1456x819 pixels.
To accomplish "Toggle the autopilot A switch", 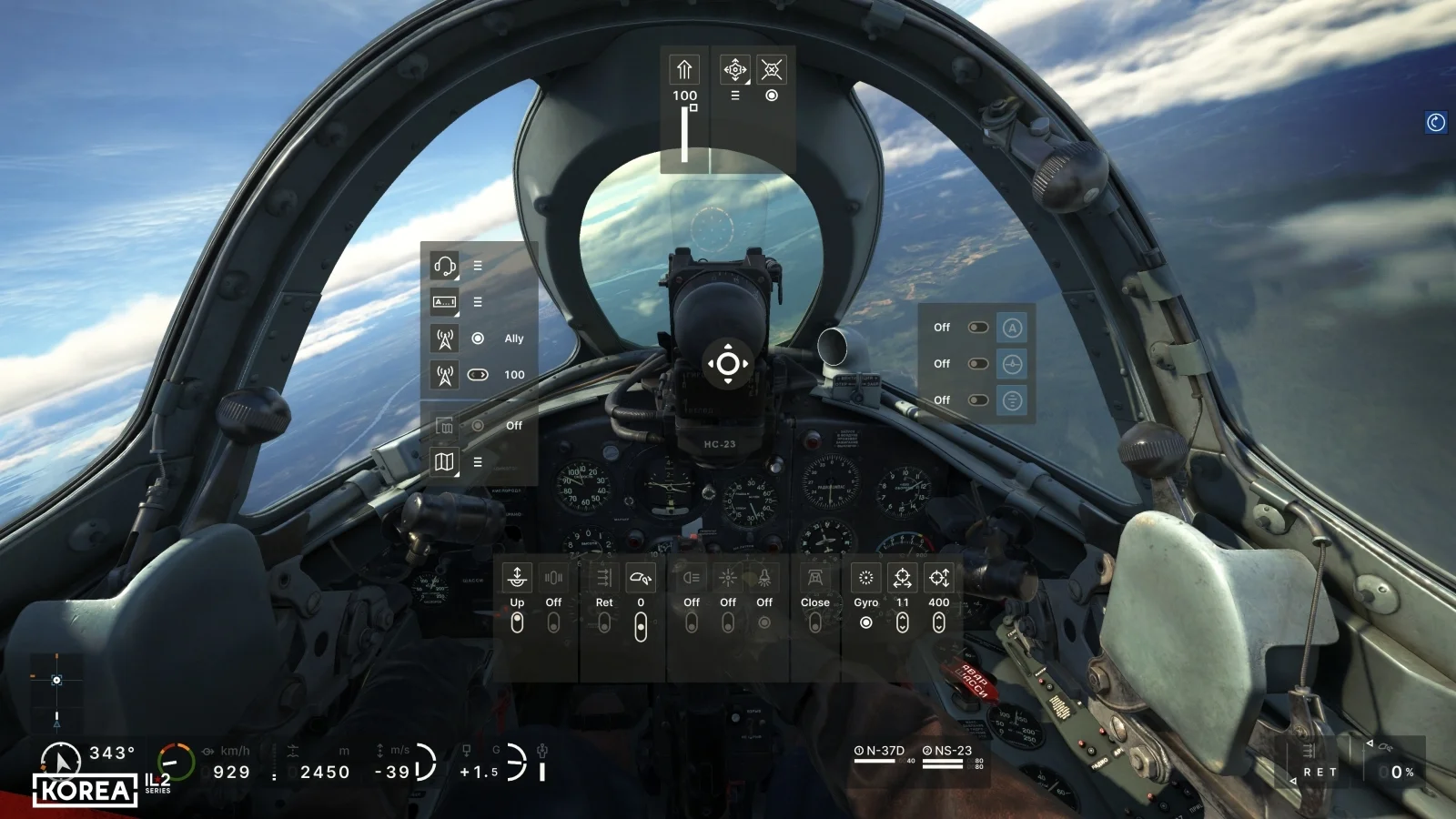I will (x=978, y=328).
